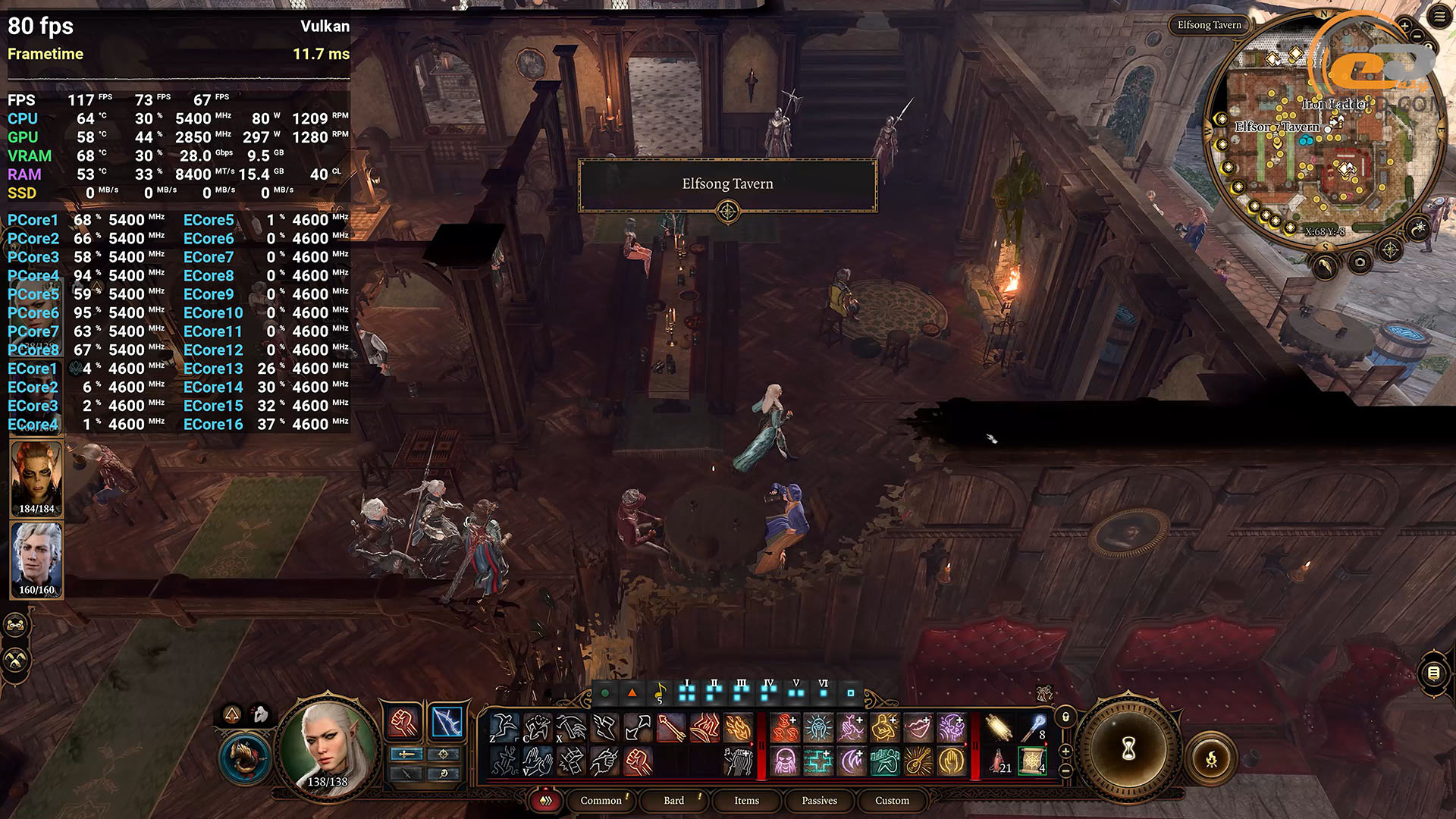
Task: Select the red-haired companion portrait with 184/184
Action: click(36, 478)
